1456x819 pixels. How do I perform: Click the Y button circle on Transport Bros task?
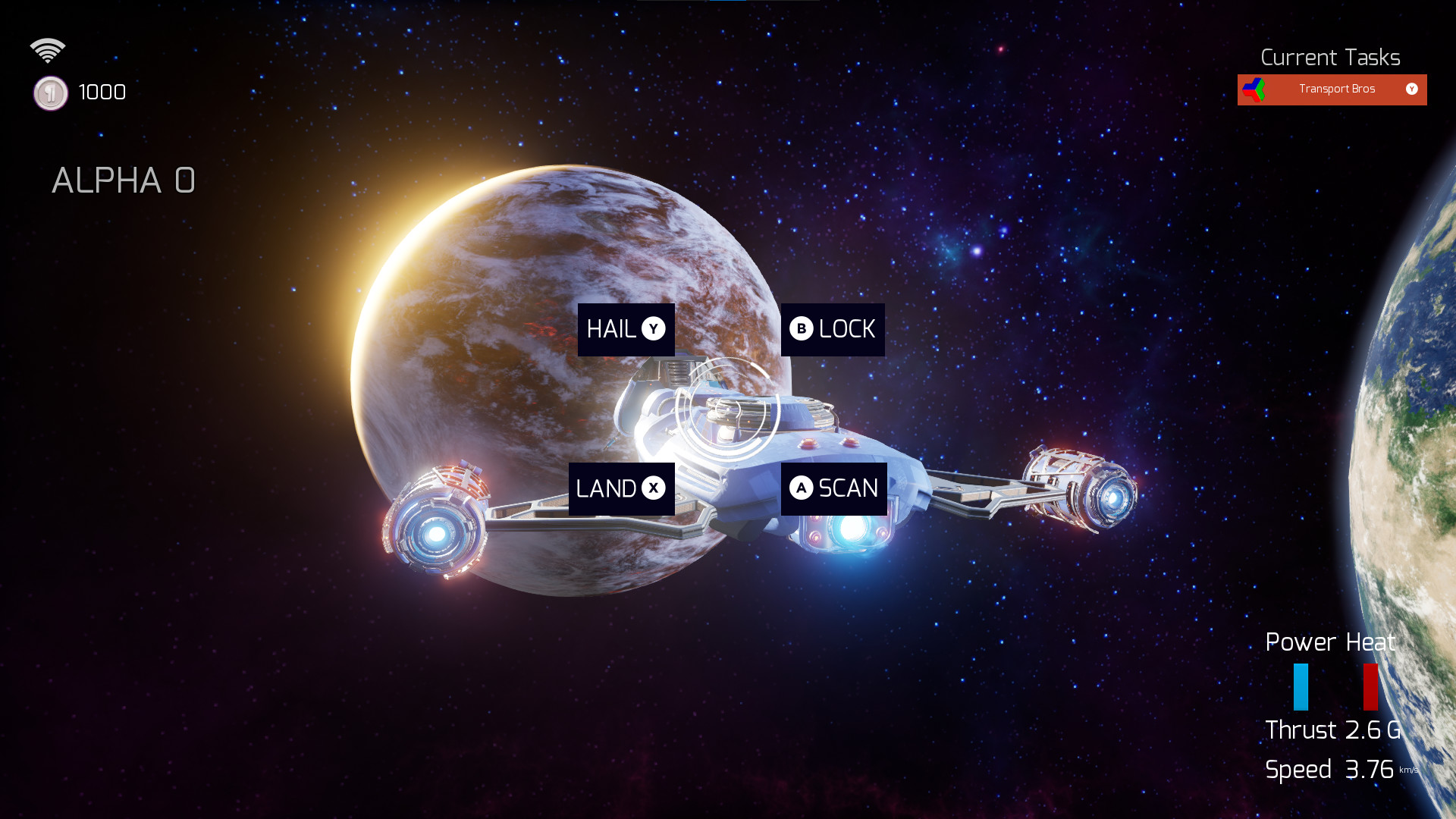tap(1412, 89)
